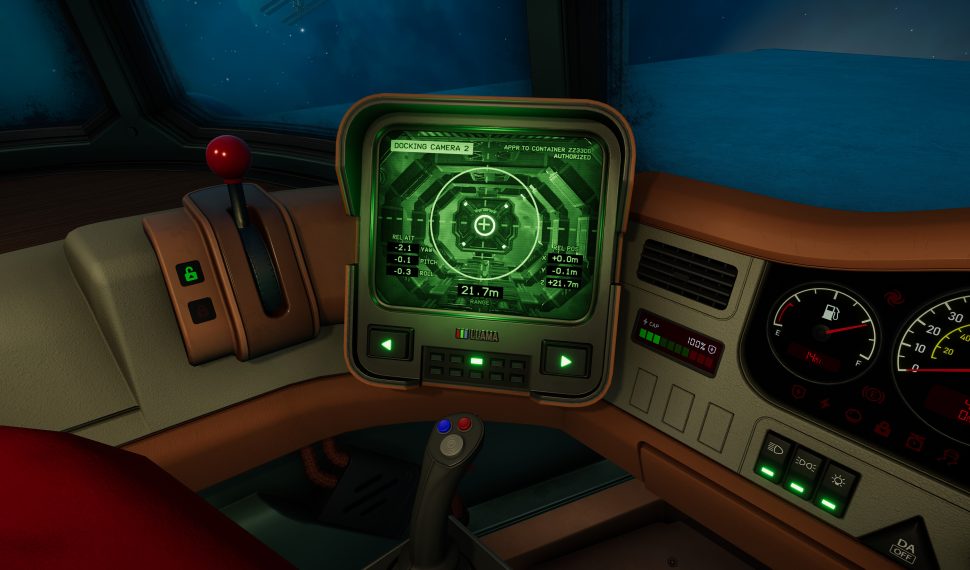Screen dimensions: 970x570
Task: Switch monitor to previous camera with left arrow
Action: point(388,345)
